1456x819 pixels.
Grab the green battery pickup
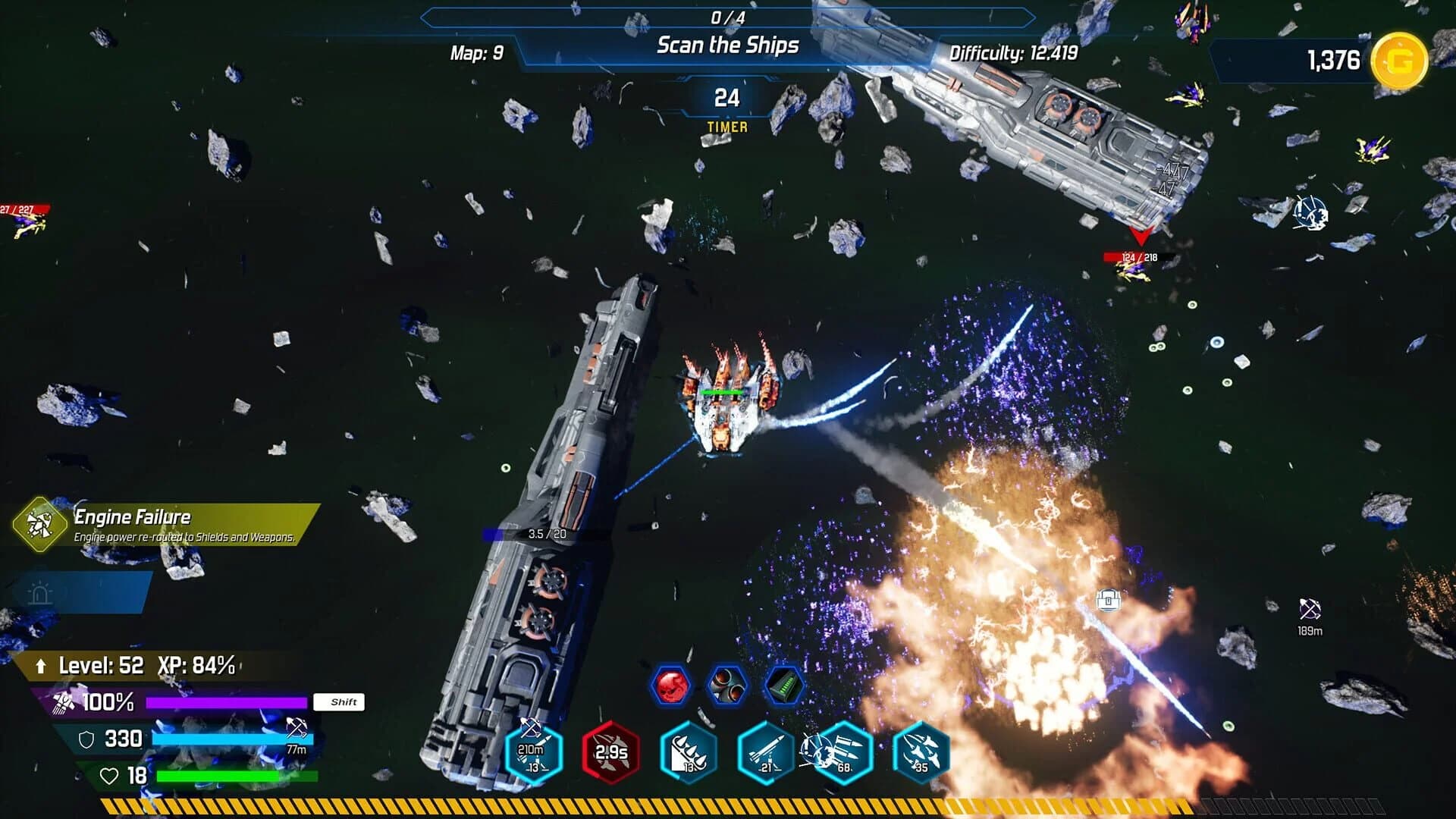[x=781, y=685]
